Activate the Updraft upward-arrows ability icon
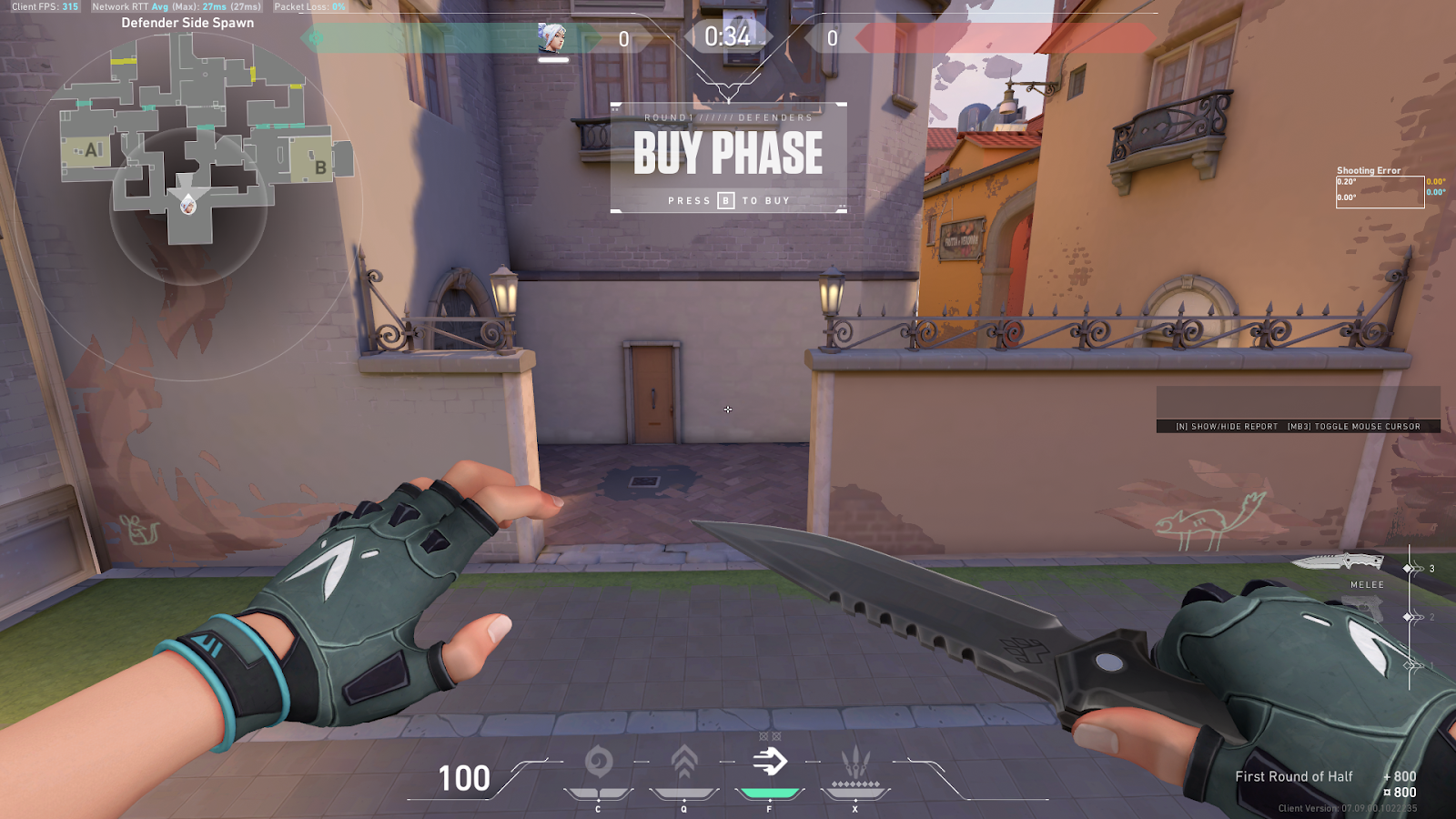This screenshot has height=819, width=1456. 684,762
